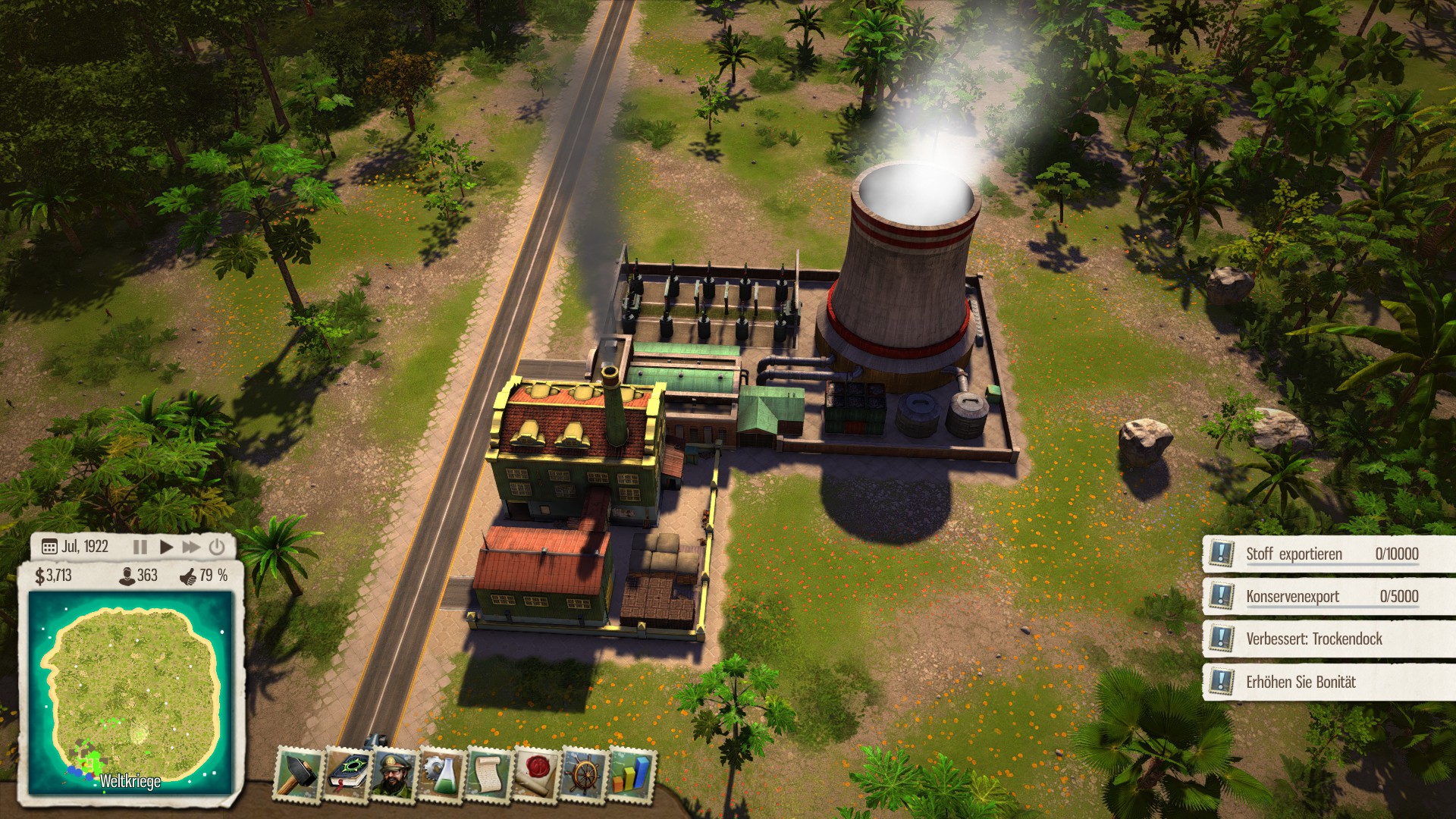Open the red wax seal constitution icon
The width and height of the screenshot is (1456, 819).
(x=536, y=774)
